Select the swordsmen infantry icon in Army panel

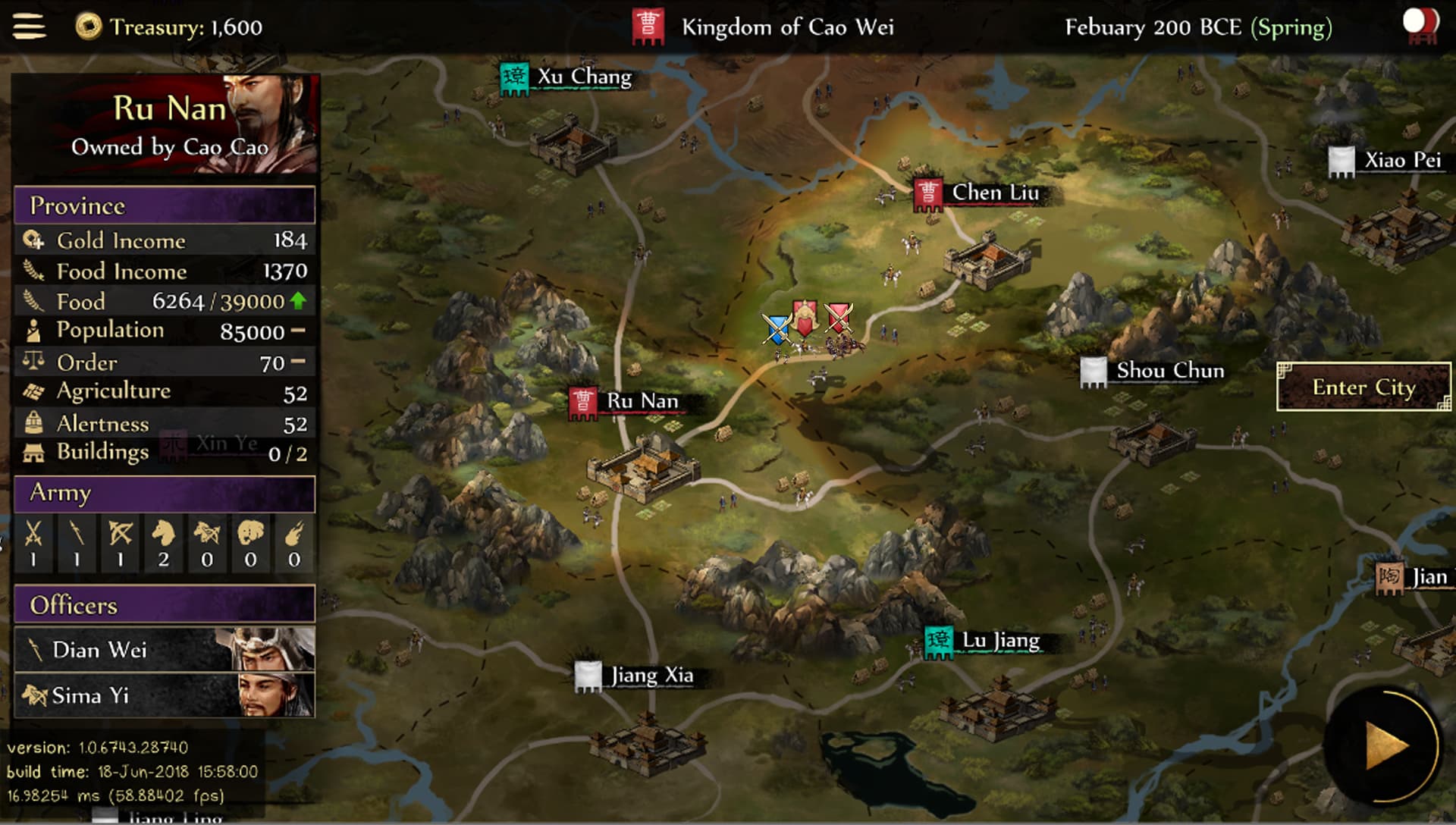click(x=34, y=540)
